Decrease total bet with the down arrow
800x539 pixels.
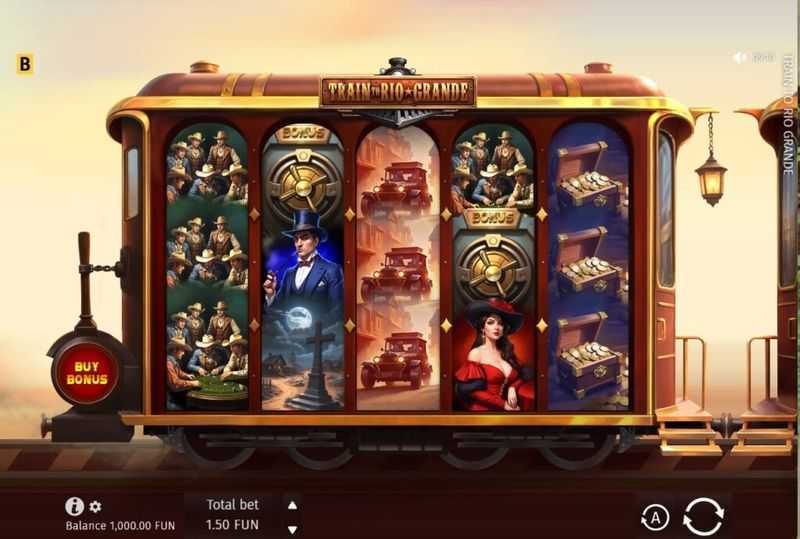(x=292, y=528)
